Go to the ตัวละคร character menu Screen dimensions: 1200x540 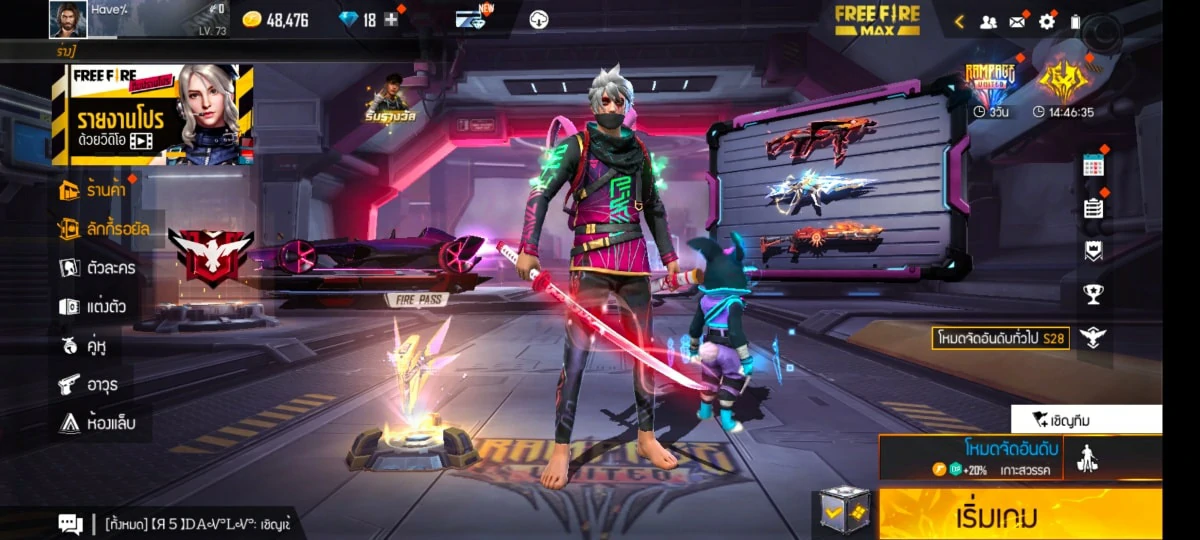click(98, 268)
